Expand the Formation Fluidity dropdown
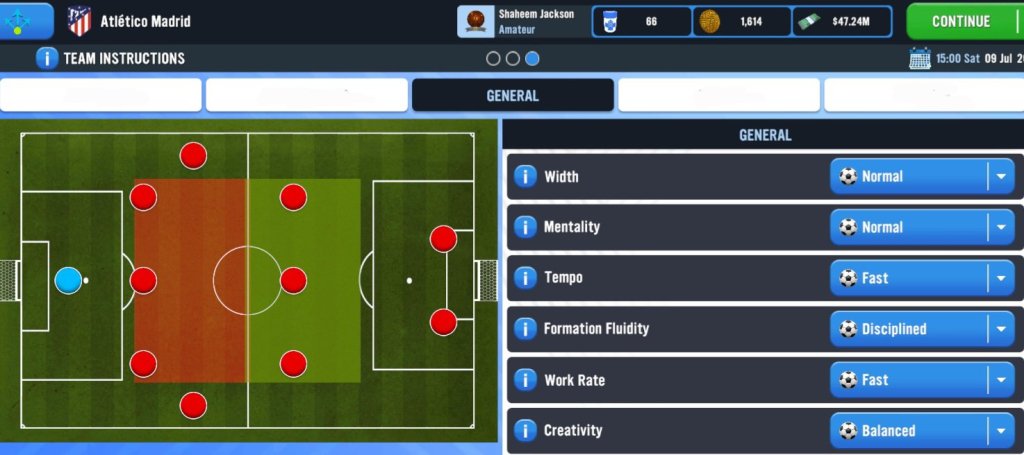This screenshot has height=455, width=1024. coord(921,329)
